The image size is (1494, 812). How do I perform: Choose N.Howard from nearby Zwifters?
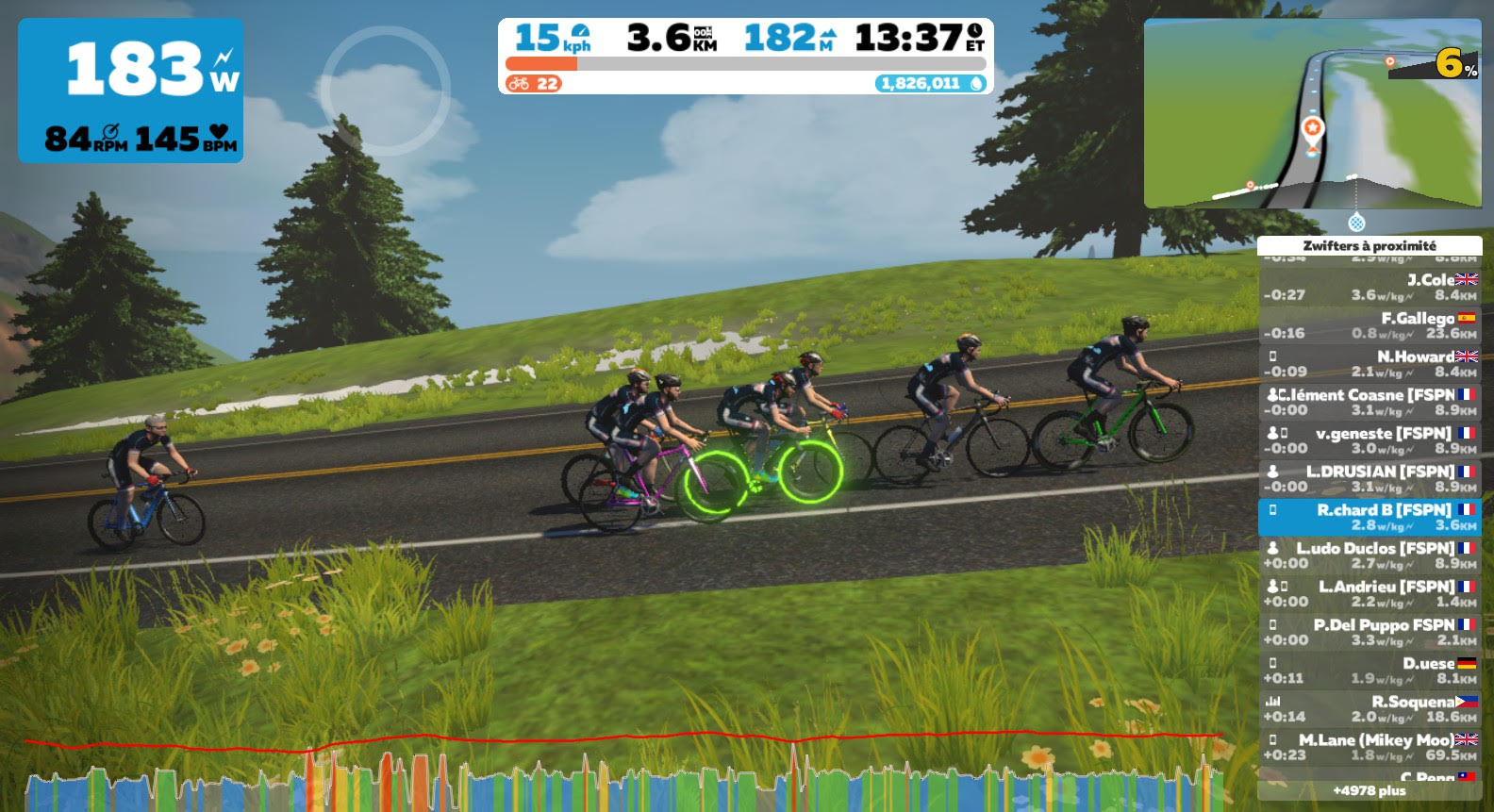pos(1369,364)
